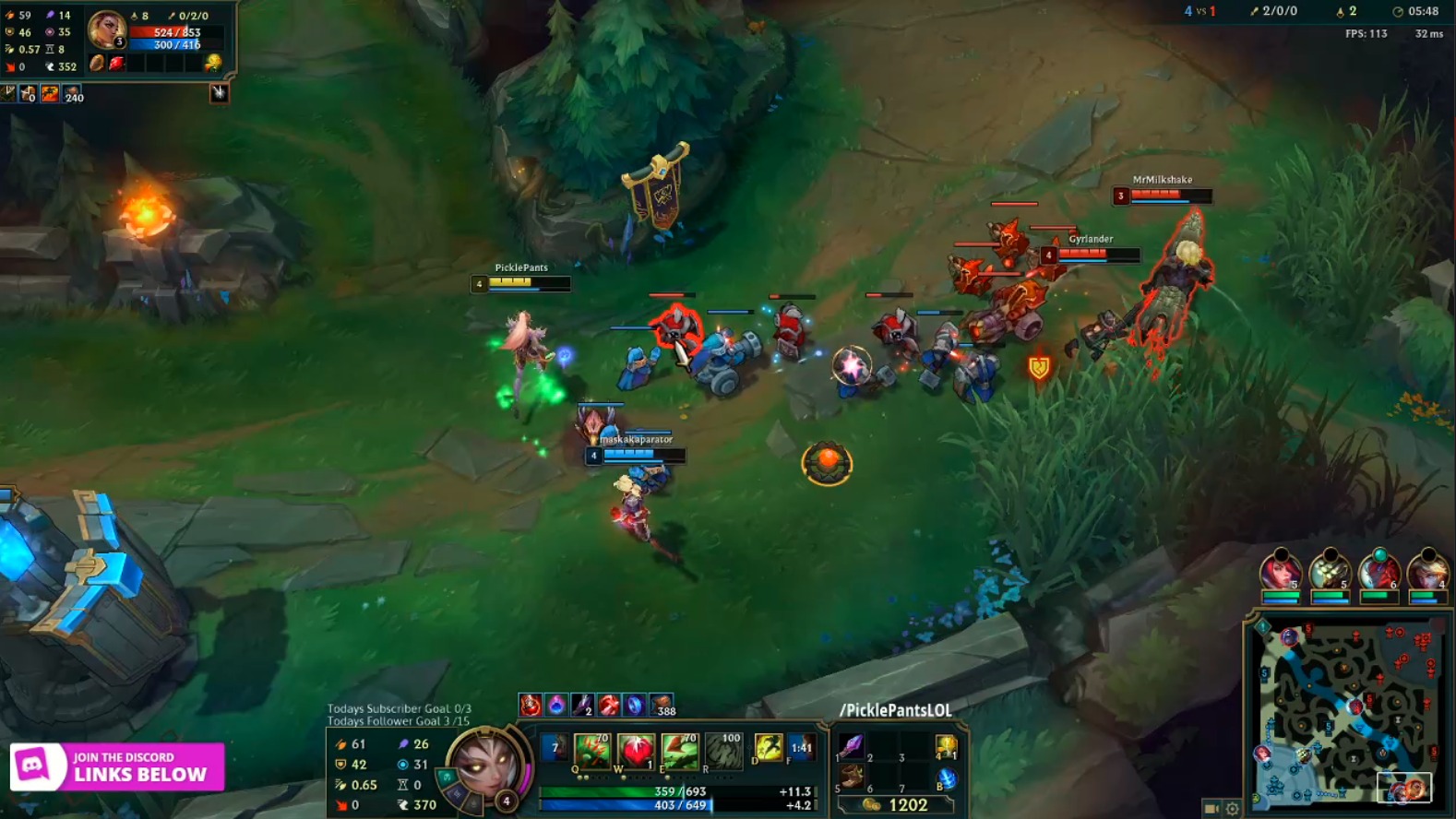Click the Ghost summoner spell icon

coord(768,749)
